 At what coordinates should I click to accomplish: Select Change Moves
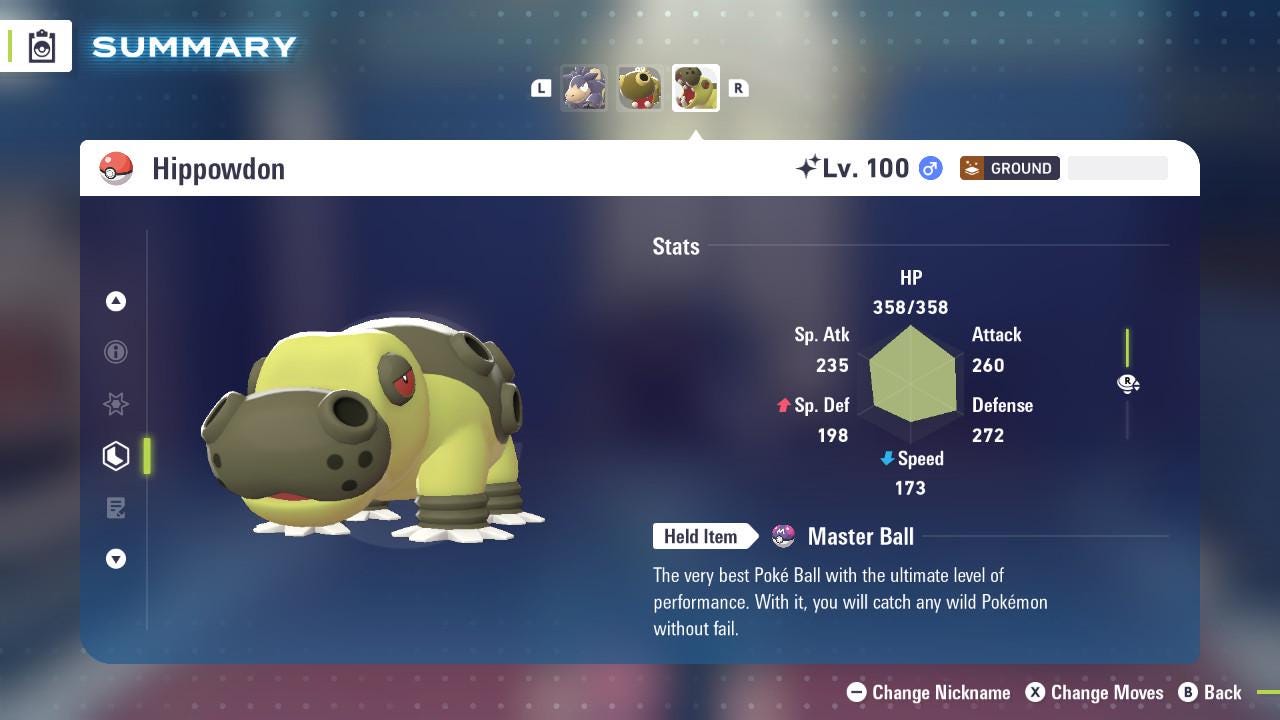point(1095,692)
